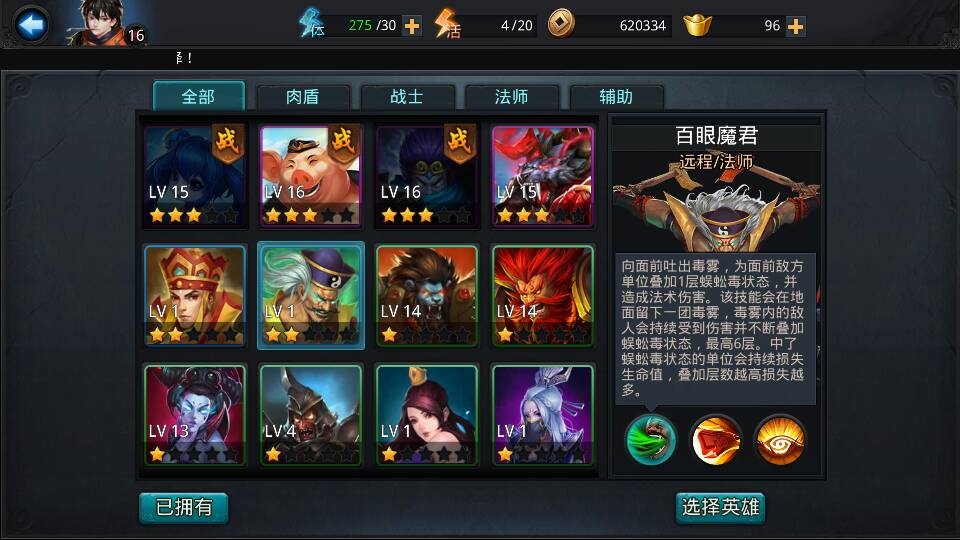Viewport: 960px width, 540px height.
Task: Select the white-haired masked hero card
Action: (542, 414)
